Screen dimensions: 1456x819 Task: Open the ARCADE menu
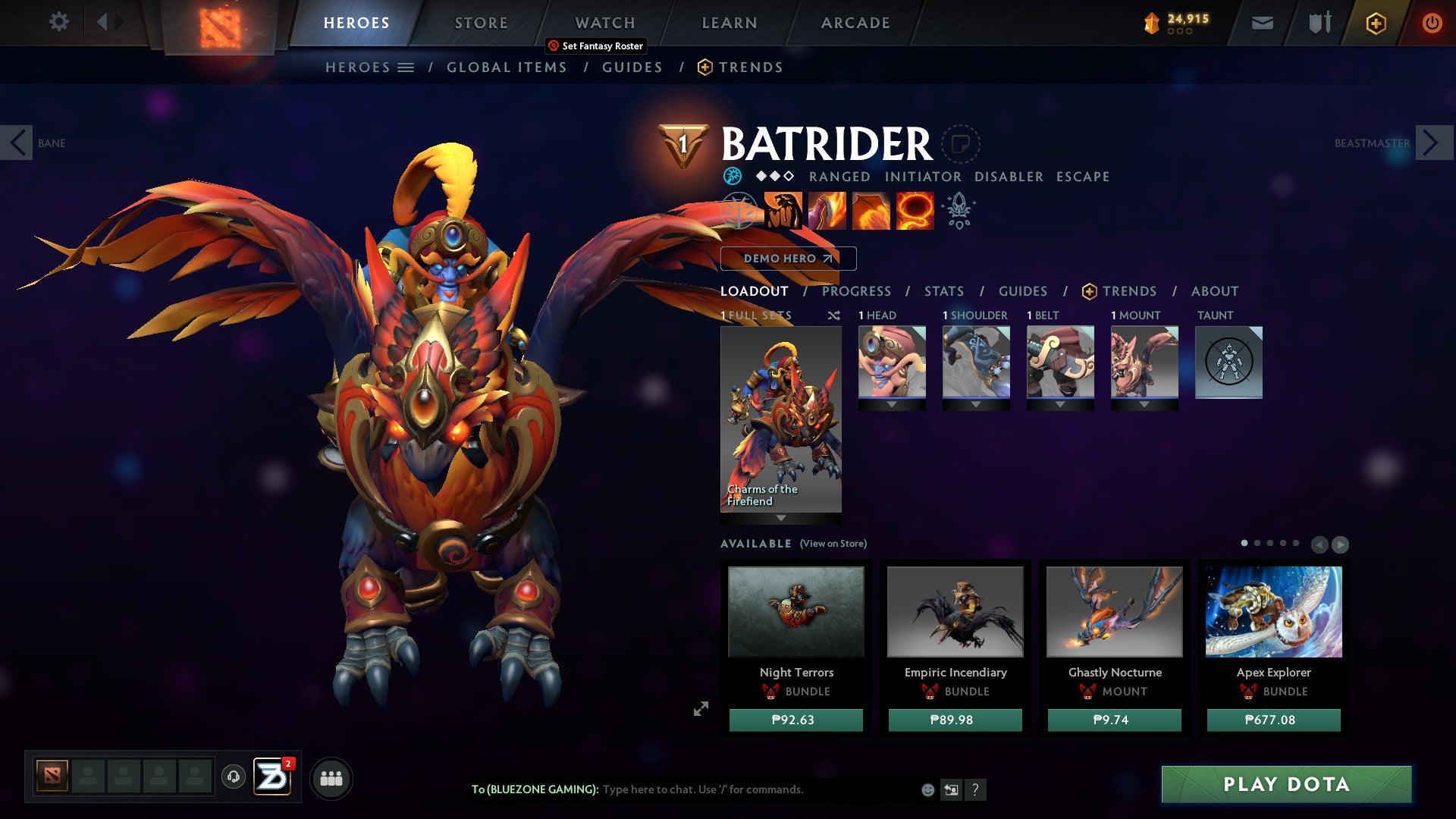(855, 22)
